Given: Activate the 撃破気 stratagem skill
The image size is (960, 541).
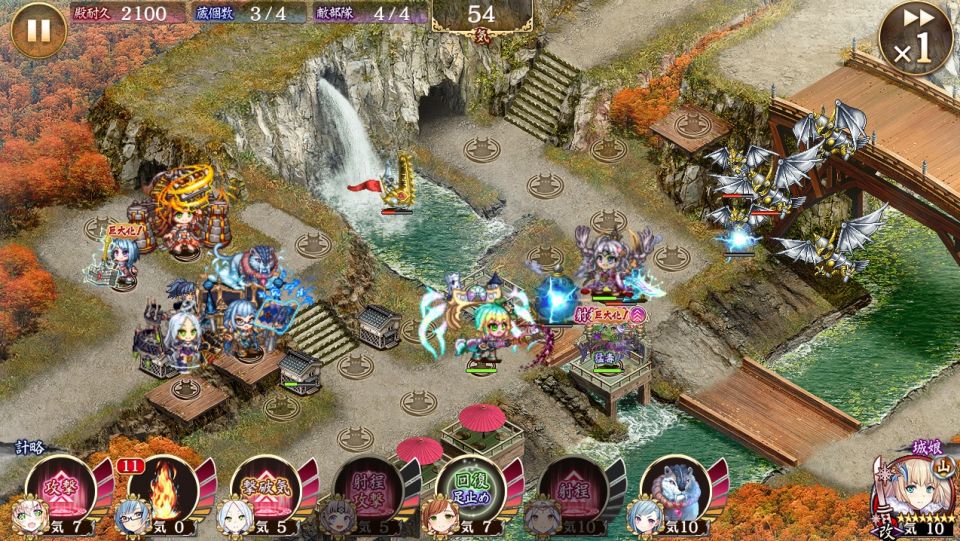Looking at the screenshot, I should [x=266, y=489].
